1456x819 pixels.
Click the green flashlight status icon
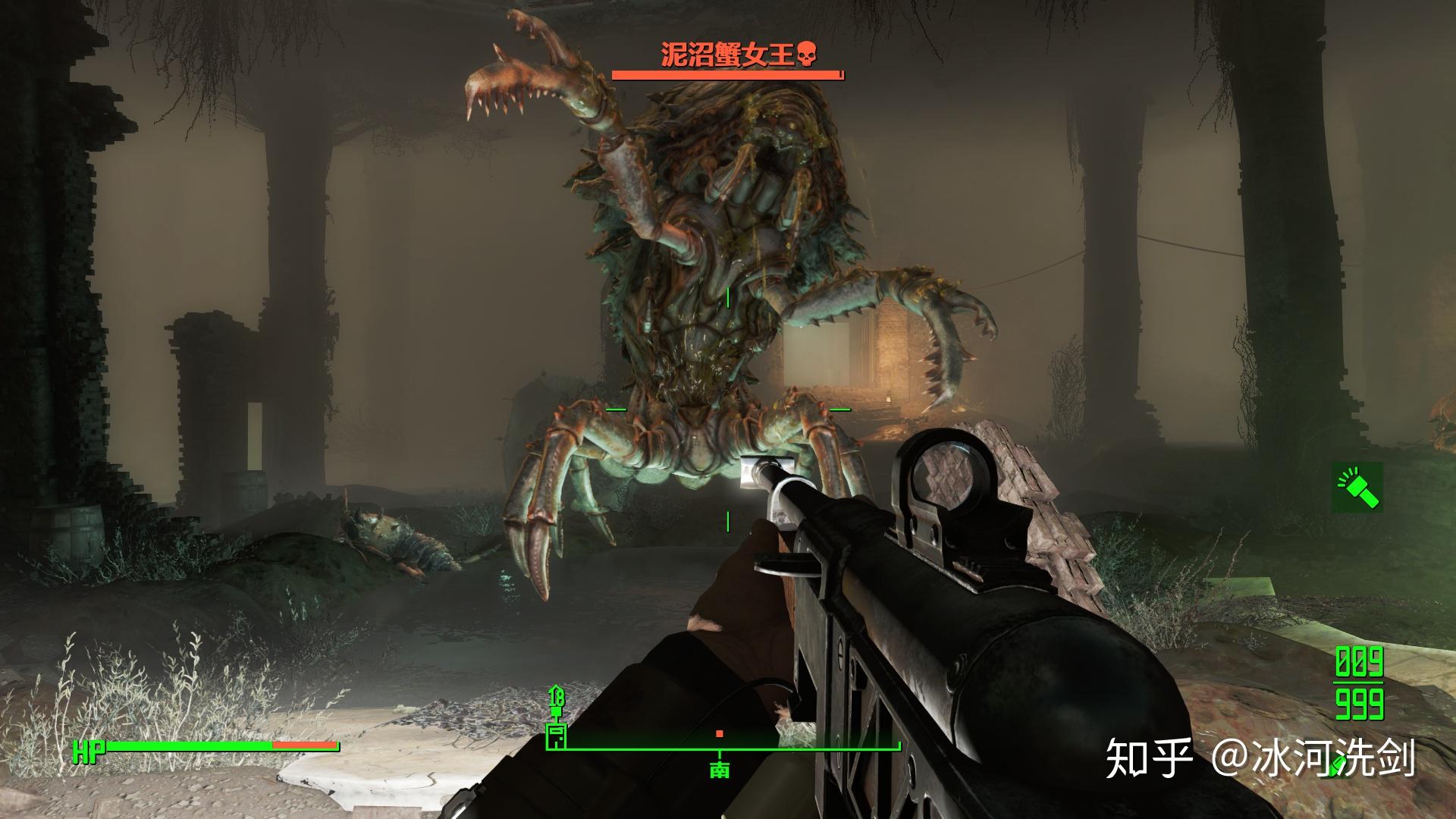[1357, 488]
